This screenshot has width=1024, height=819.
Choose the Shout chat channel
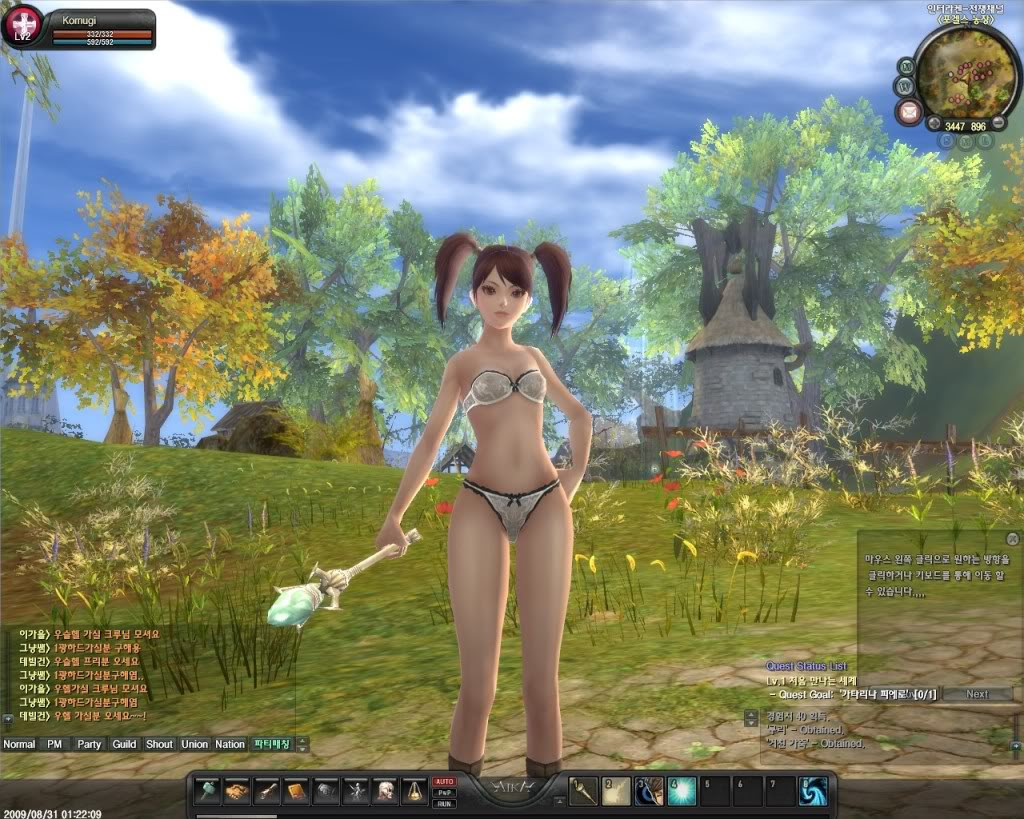(159, 744)
